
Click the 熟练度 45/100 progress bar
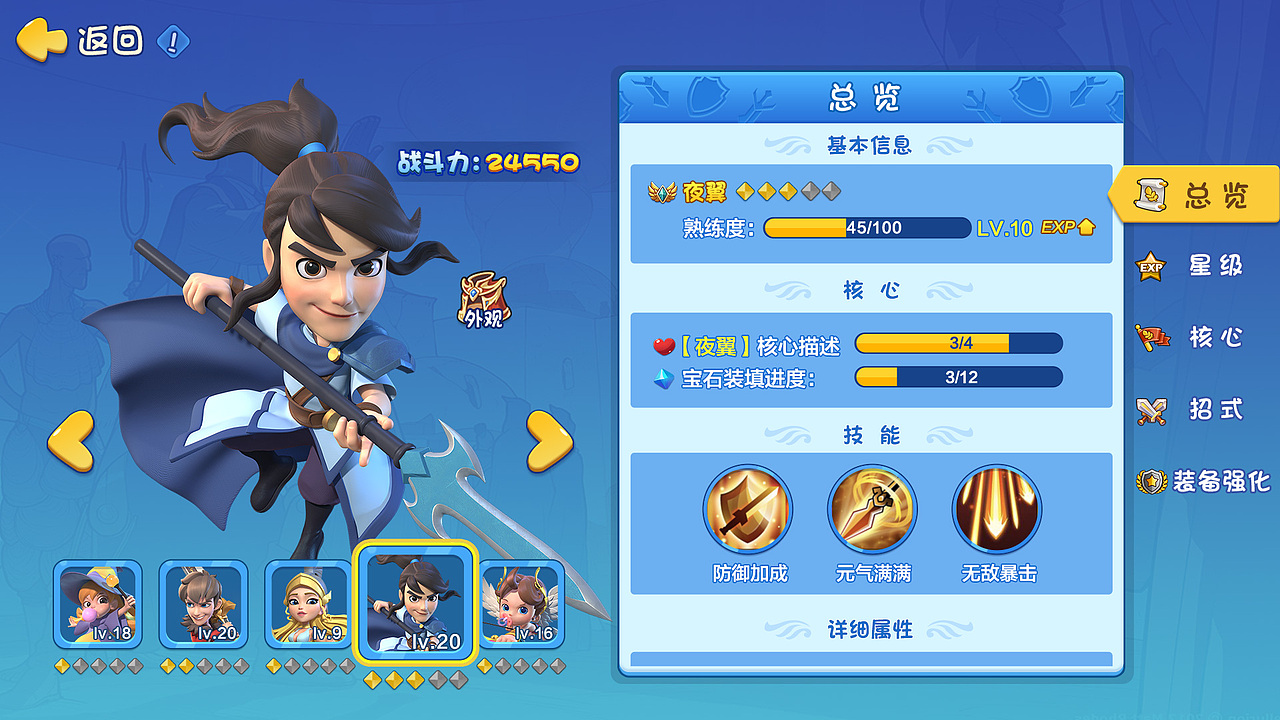pos(865,228)
